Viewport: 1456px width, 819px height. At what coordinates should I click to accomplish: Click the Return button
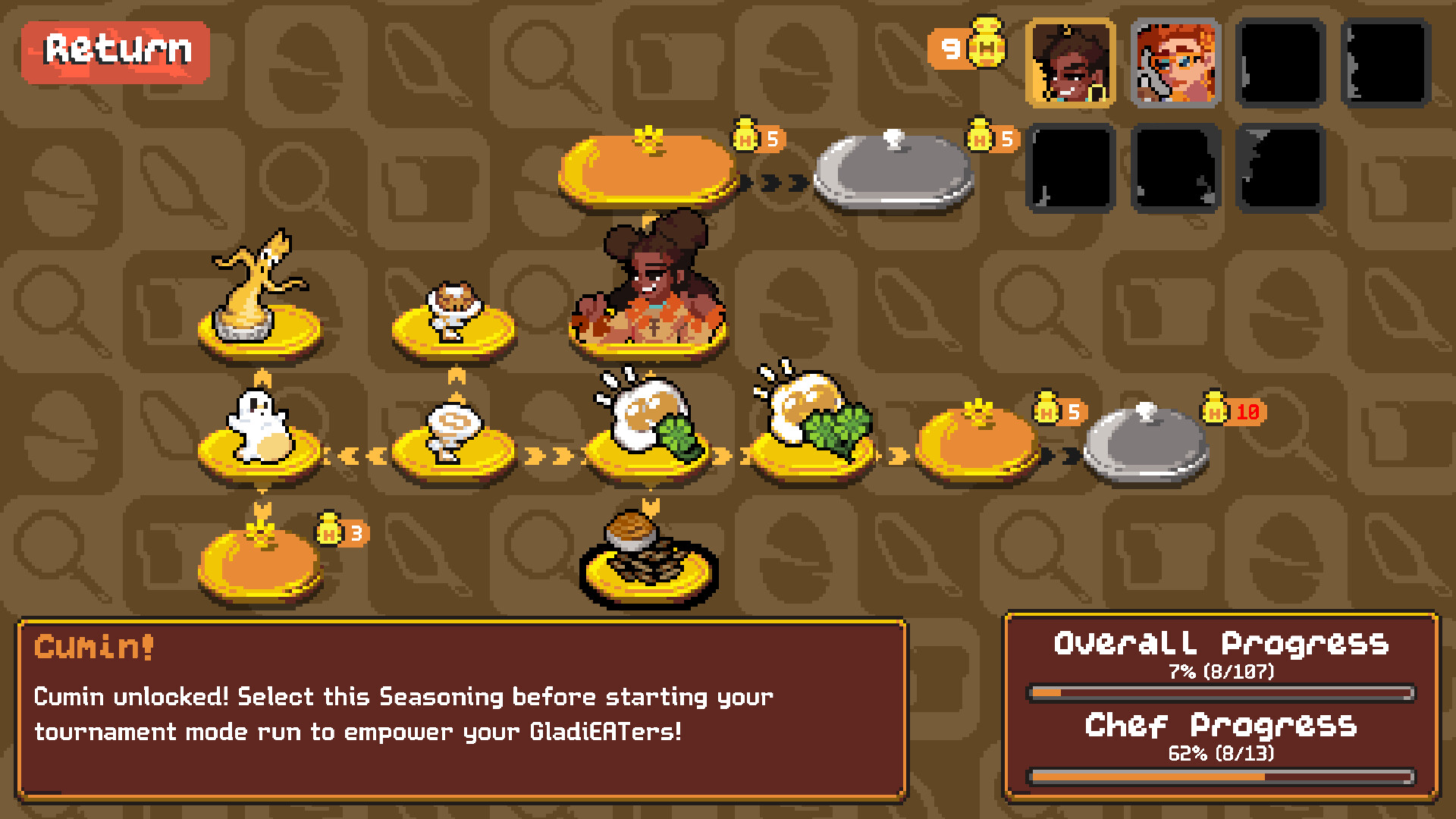click(116, 51)
